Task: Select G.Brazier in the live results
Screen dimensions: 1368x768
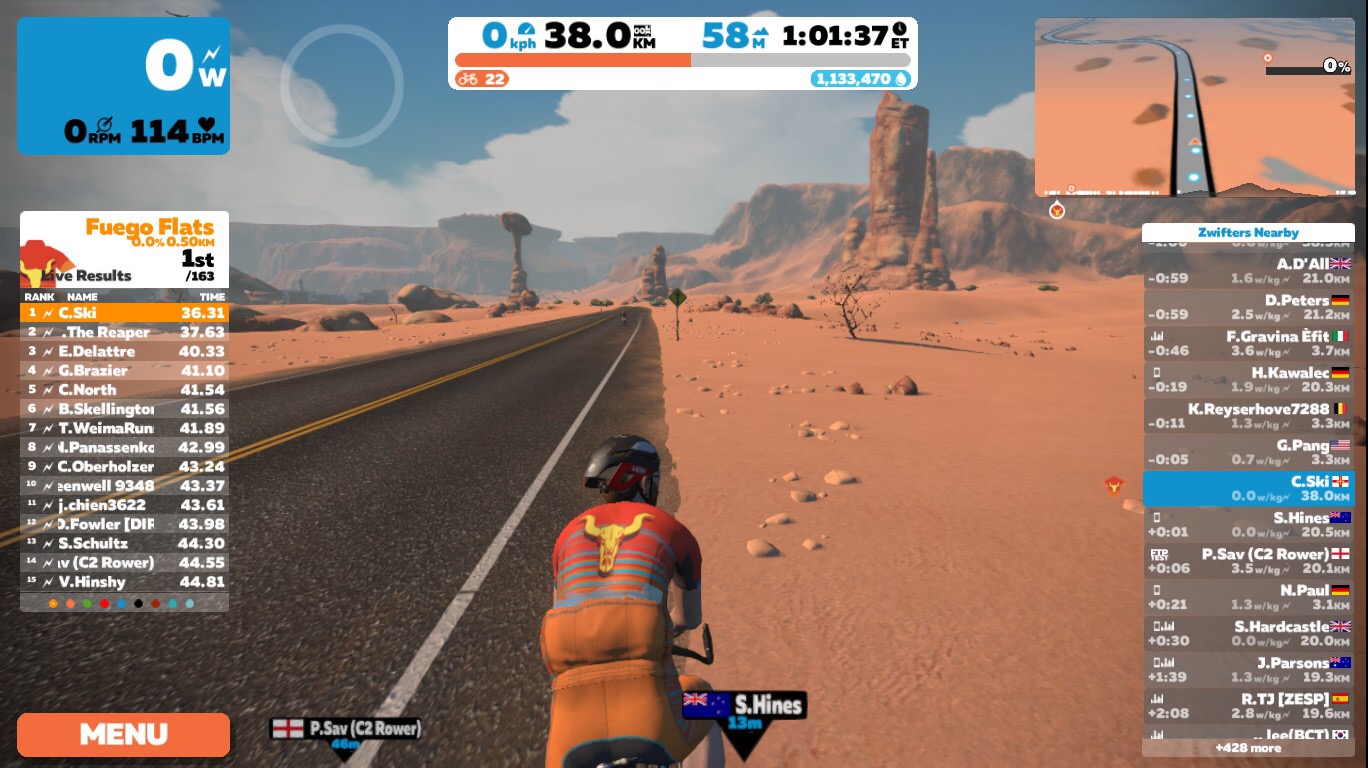Action: coord(124,370)
